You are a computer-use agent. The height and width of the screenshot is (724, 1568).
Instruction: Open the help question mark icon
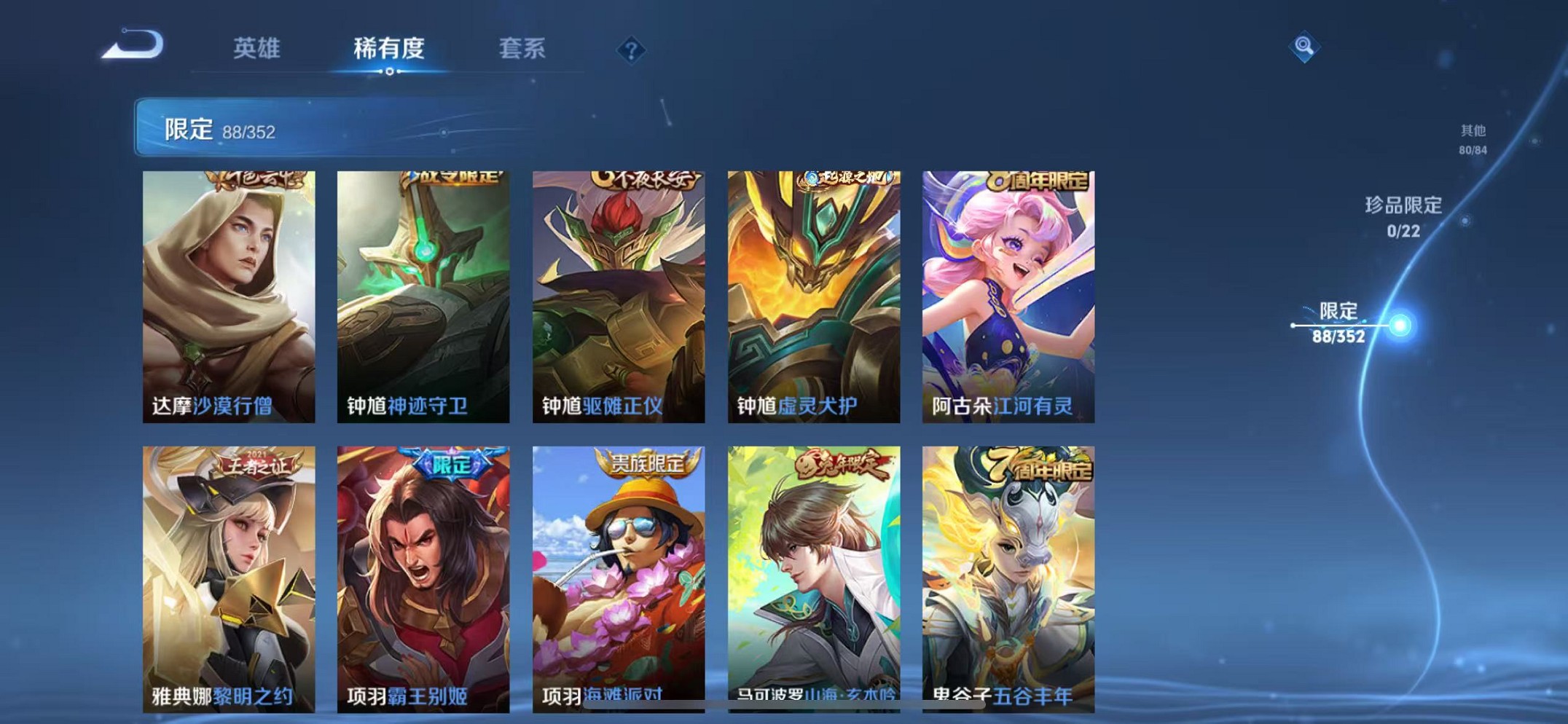click(x=632, y=49)
